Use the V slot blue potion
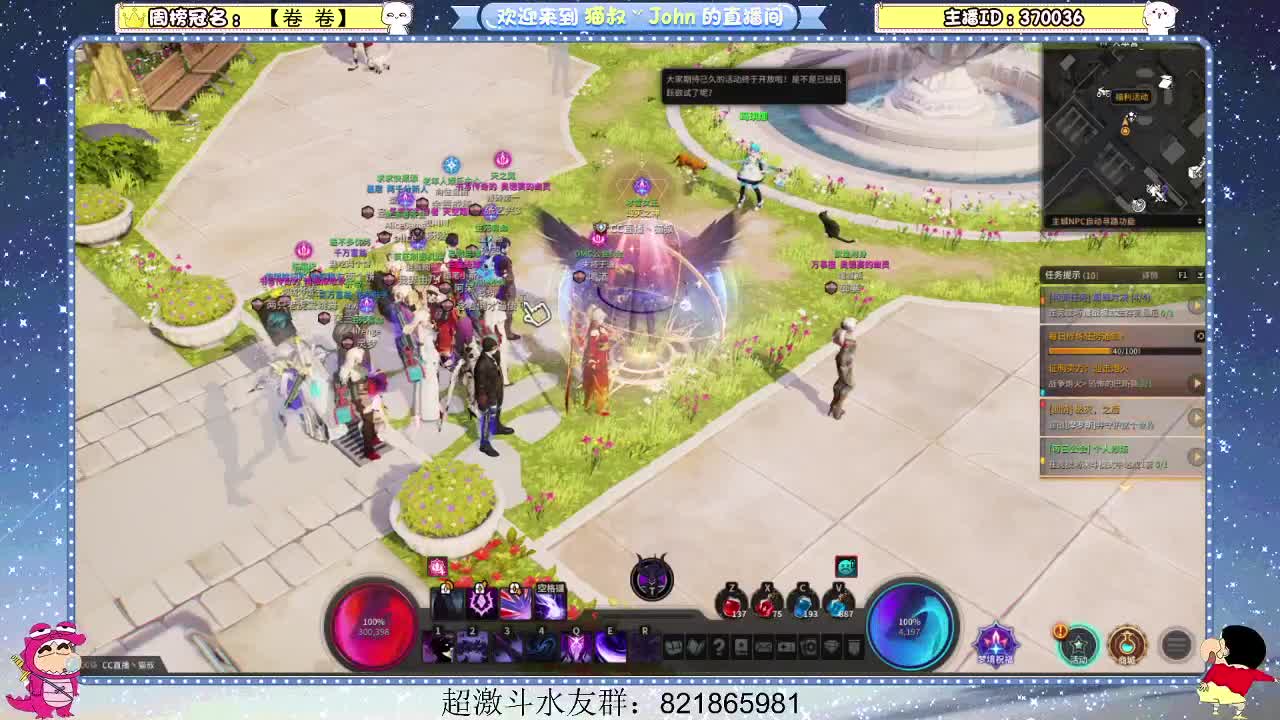 click(x=836, y=606)
